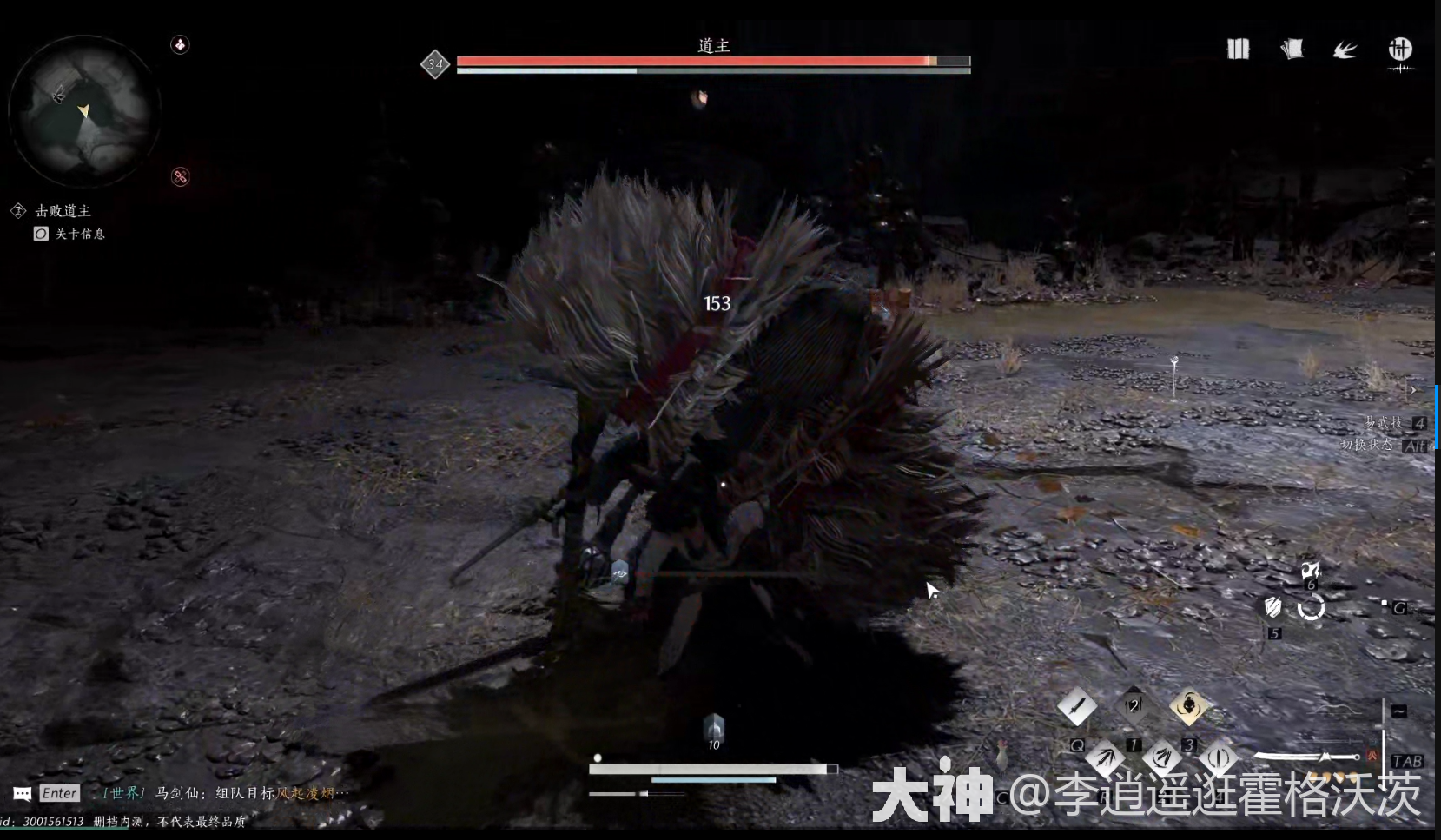Toggle the red diamond marker beside the minimap
1441x840 pixels.
point(180,176)
